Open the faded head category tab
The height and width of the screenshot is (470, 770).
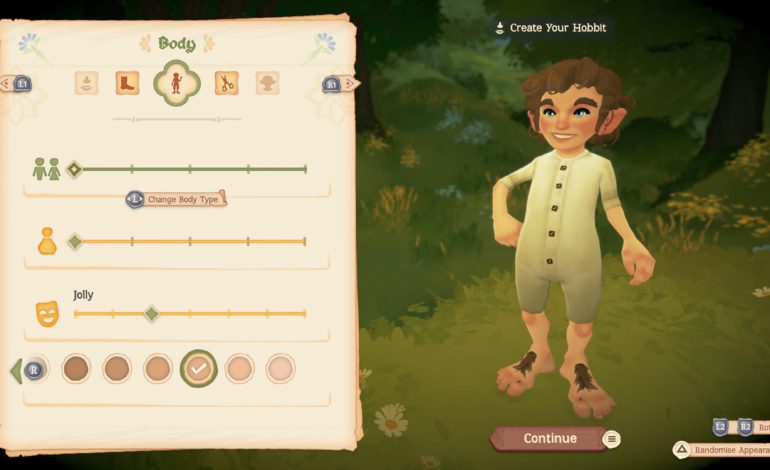[267, 83]
